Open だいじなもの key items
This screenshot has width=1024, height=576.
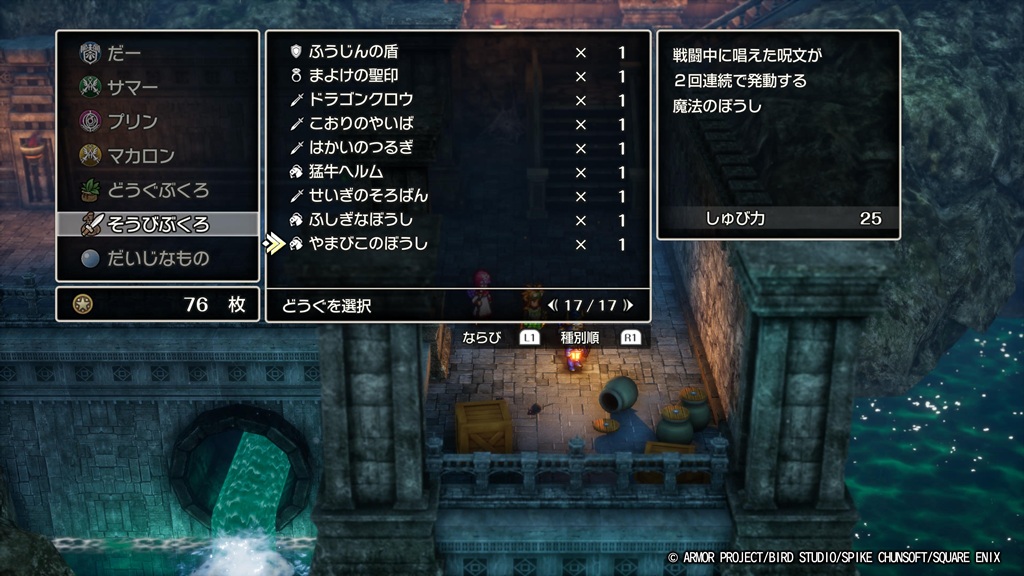click(x=157, y=258)
